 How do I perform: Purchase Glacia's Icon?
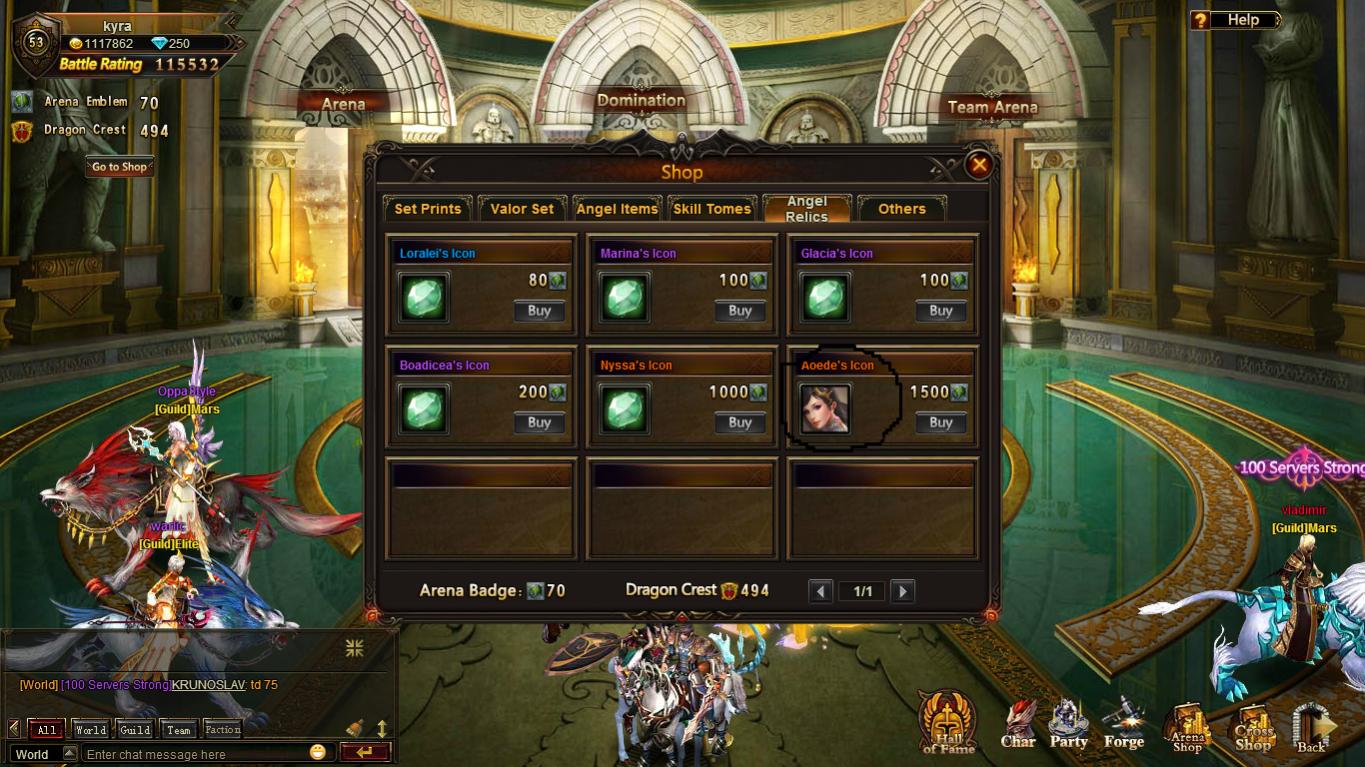pyautogui.click(x=940, y=311)
